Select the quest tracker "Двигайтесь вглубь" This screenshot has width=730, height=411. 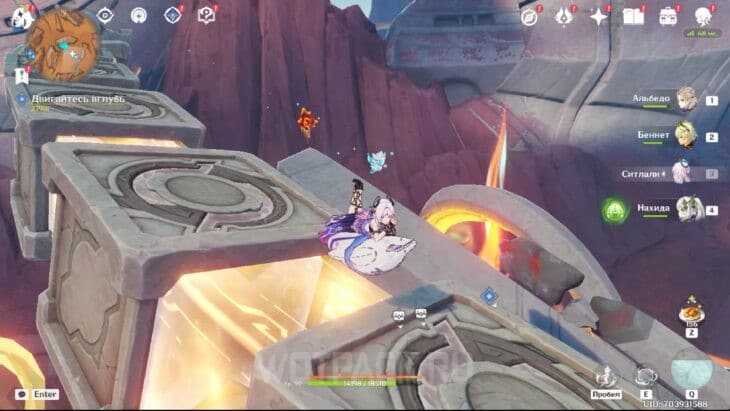(x=62, y=99)
